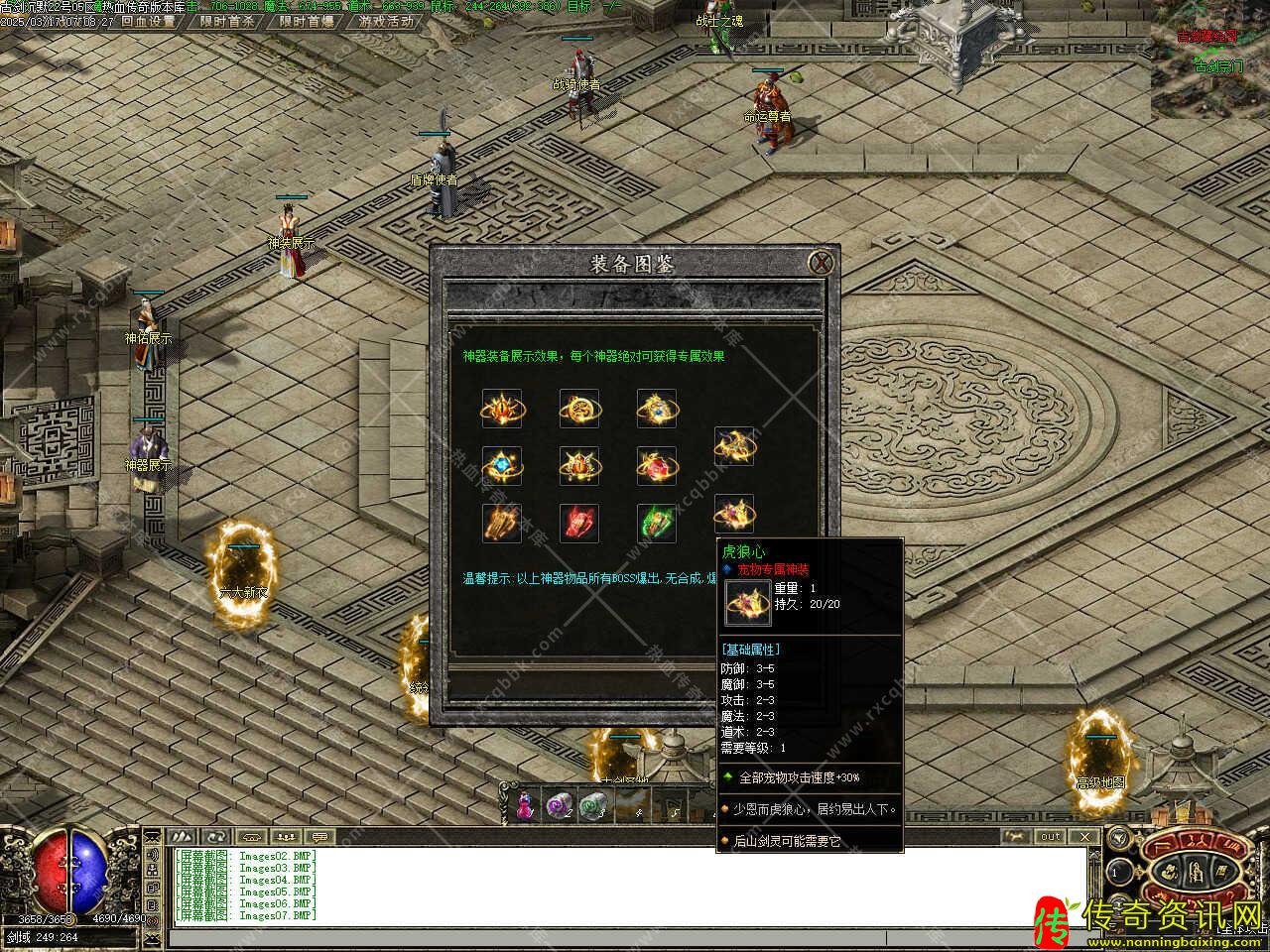
Task: Use the green scroll in hotbar slot 3
Action: click(593, 804)
